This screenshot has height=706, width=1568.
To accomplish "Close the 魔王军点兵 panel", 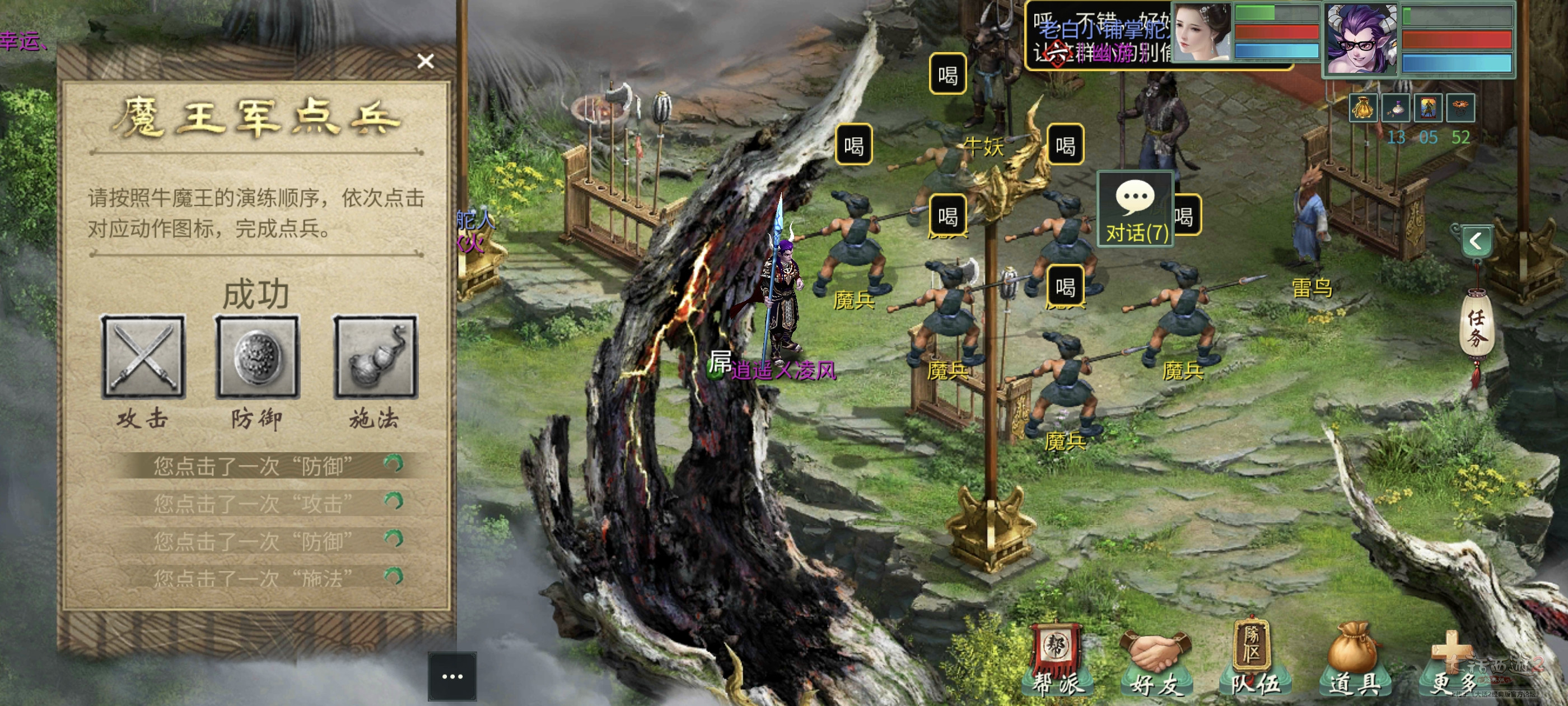I will click(x=426, y=61).
